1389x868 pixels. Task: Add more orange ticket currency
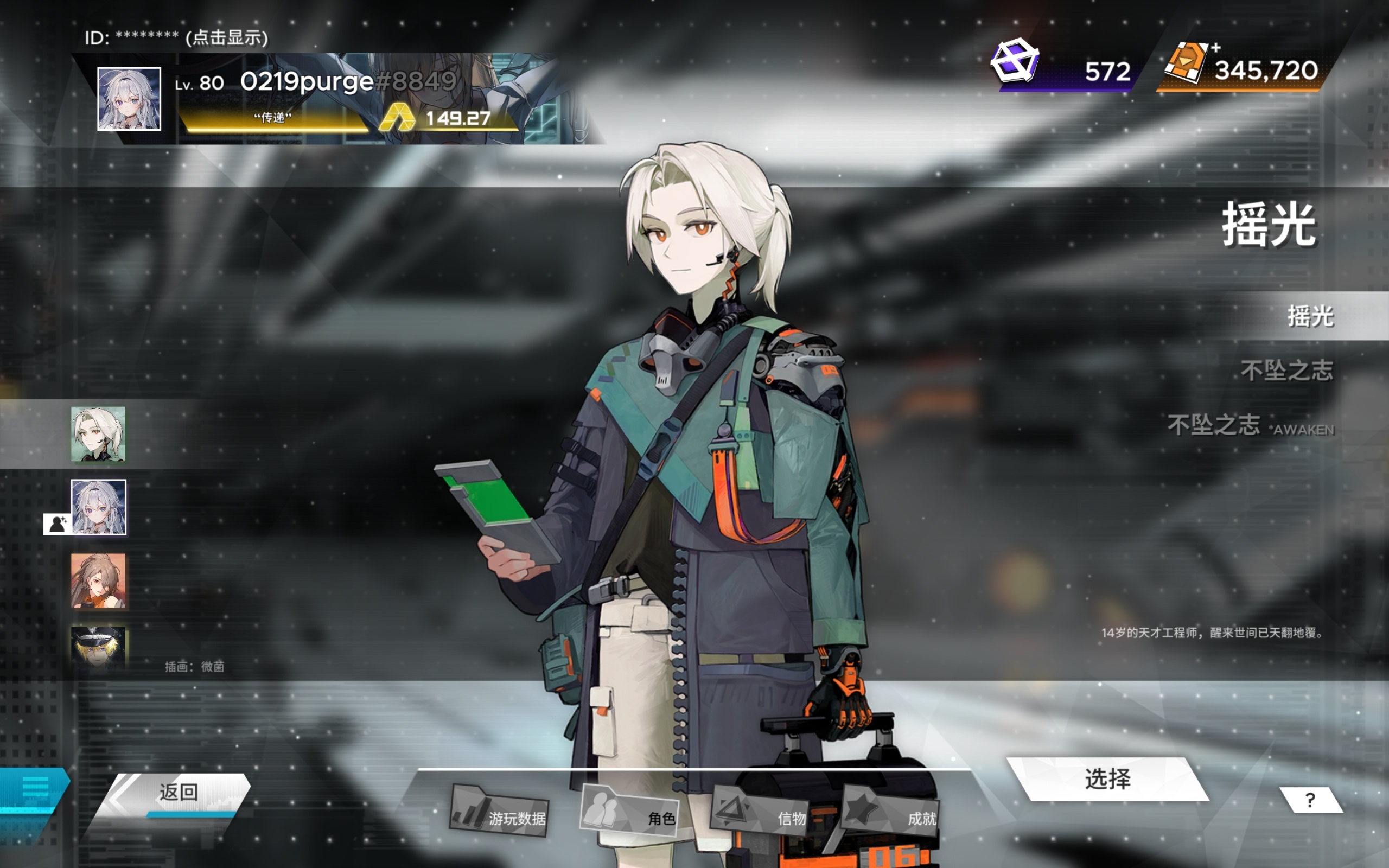pyautogui.click(x=1216, y=48)
